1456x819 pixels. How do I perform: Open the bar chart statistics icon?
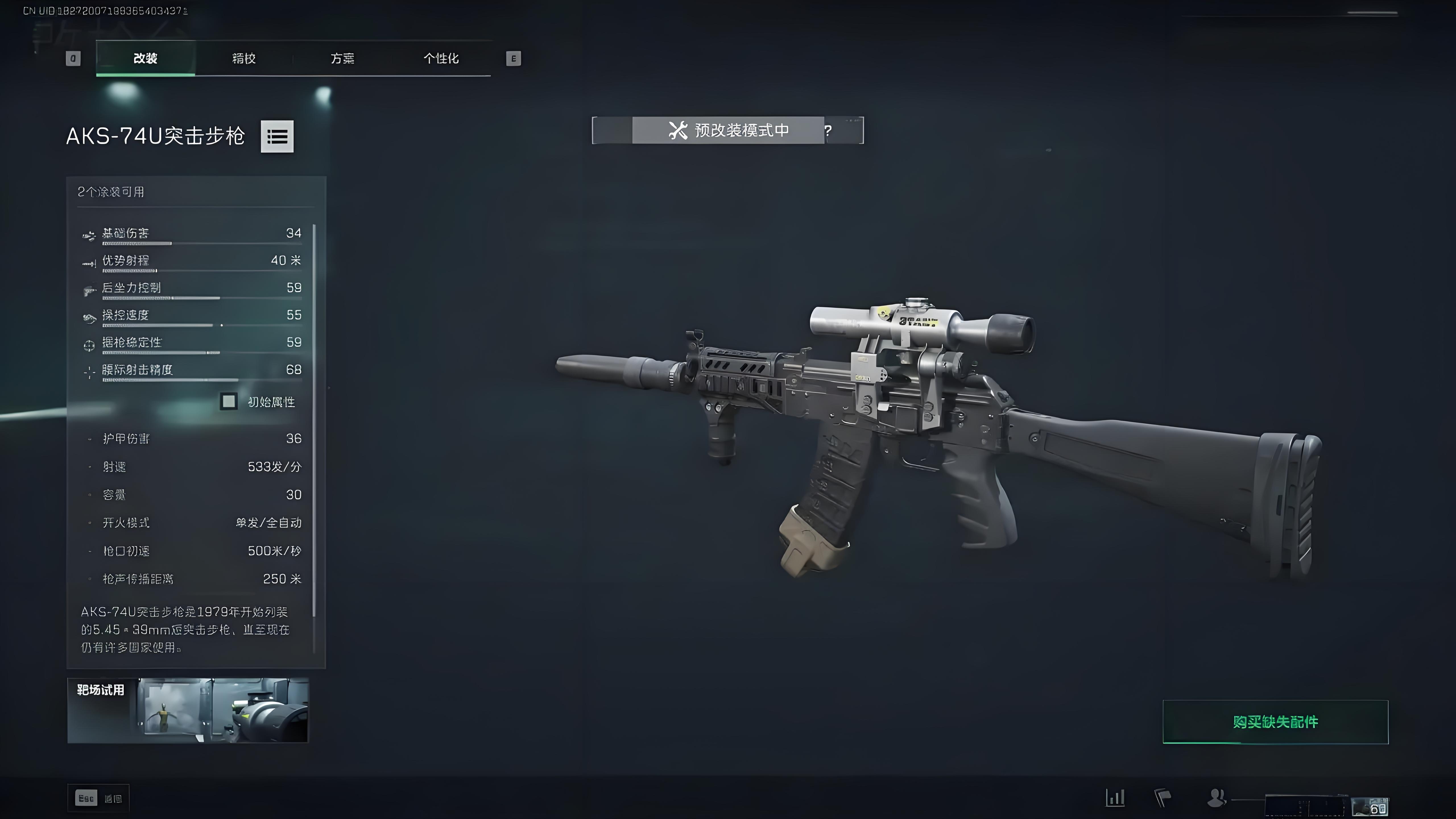pyautogui.click(x=1115, y=797)
